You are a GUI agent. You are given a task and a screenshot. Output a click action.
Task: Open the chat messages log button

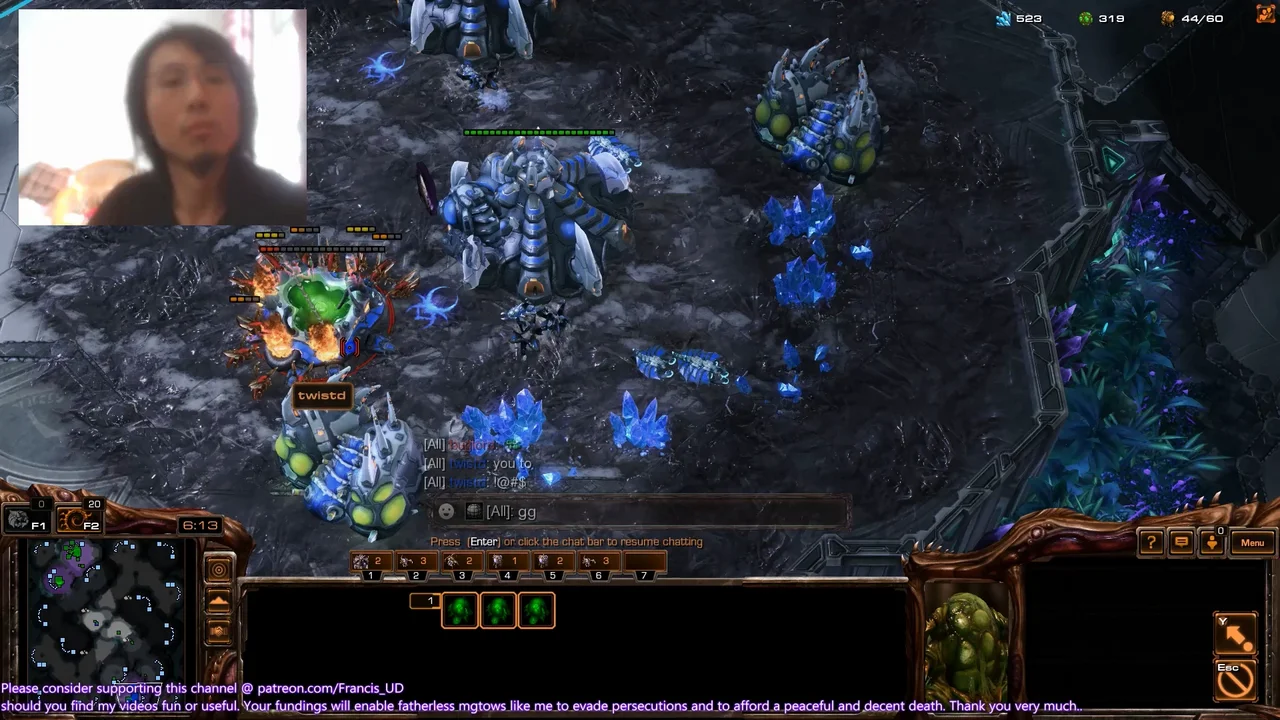(x=1181, y=543)
